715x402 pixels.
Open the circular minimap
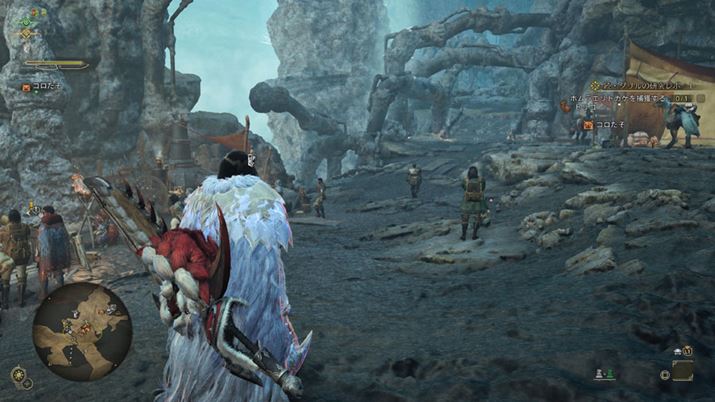tap(82, 331)
